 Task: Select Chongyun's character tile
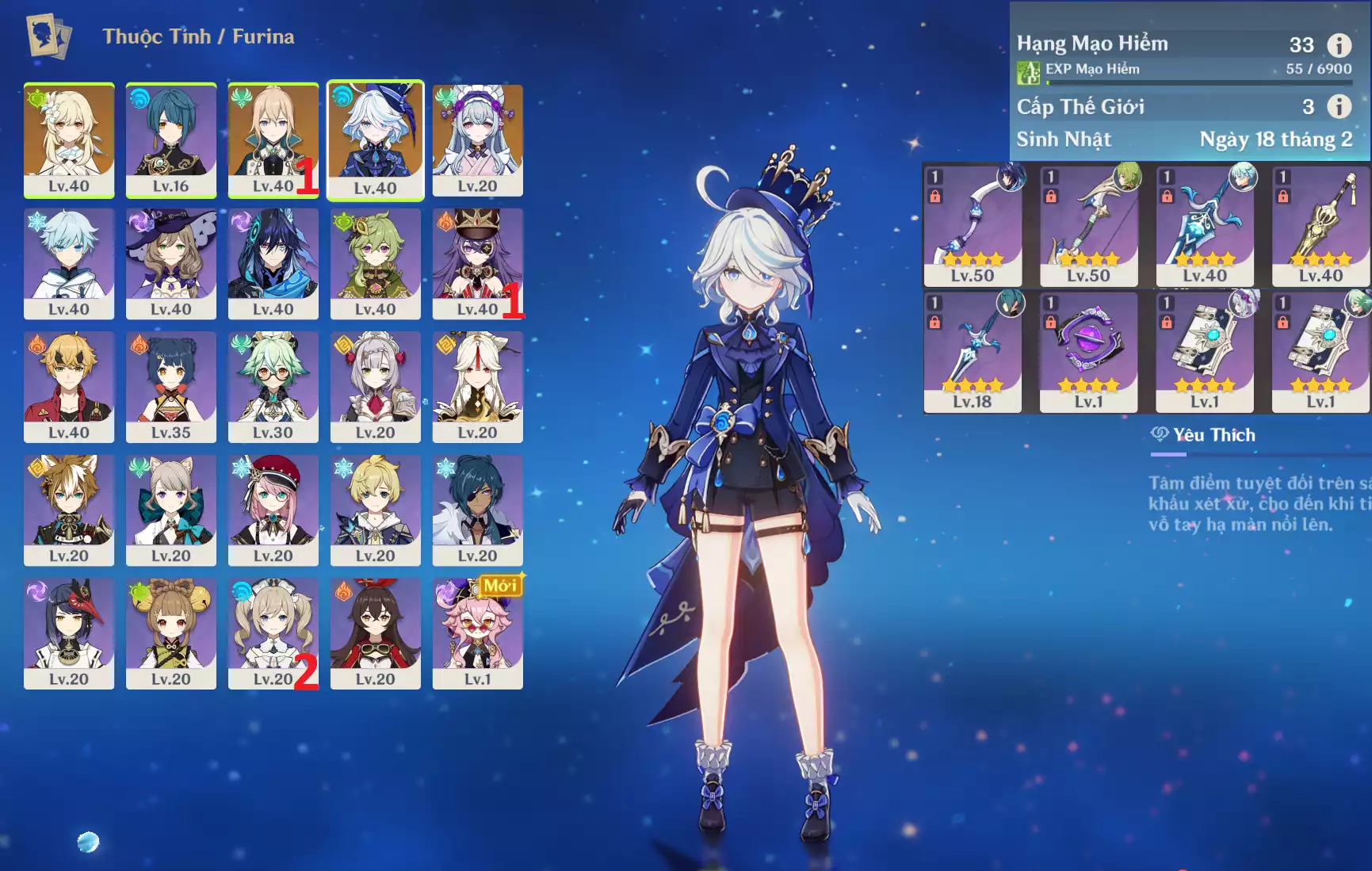click(69, 262)
